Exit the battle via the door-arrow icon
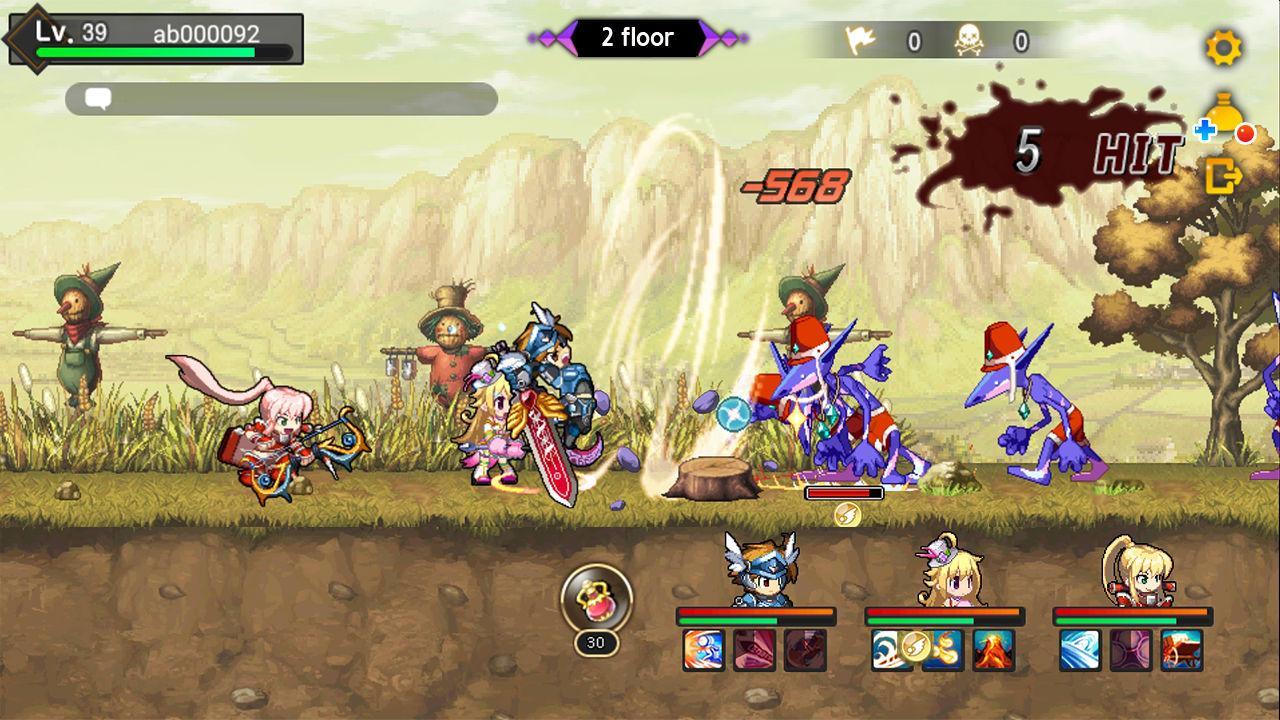 click(x=1223, y=177)
